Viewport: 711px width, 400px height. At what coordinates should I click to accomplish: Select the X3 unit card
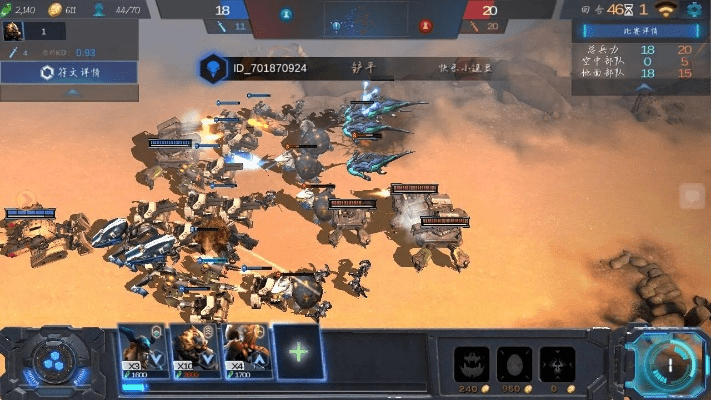142,351
